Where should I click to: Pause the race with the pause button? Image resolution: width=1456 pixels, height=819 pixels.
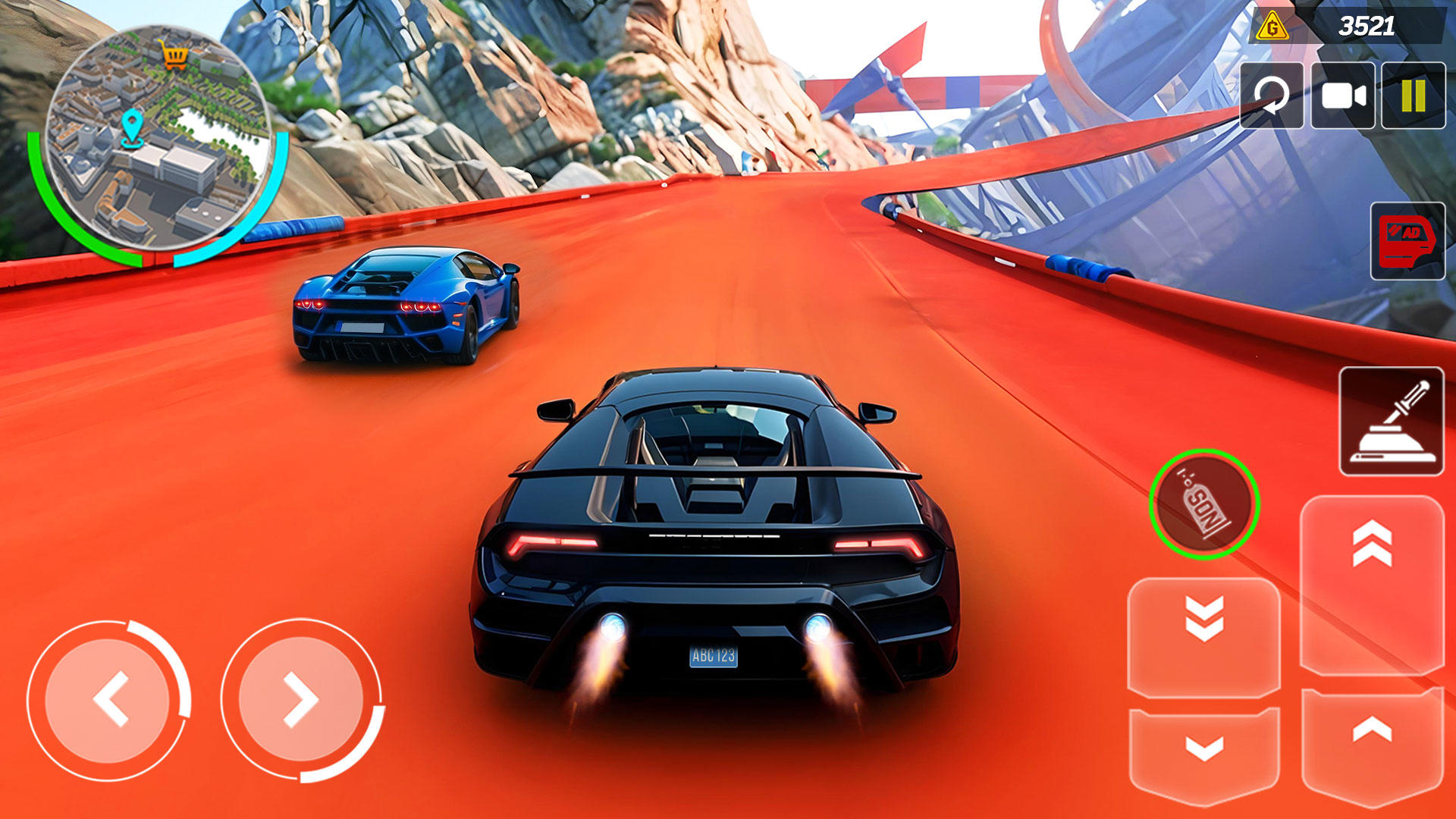click(1413, 95)
